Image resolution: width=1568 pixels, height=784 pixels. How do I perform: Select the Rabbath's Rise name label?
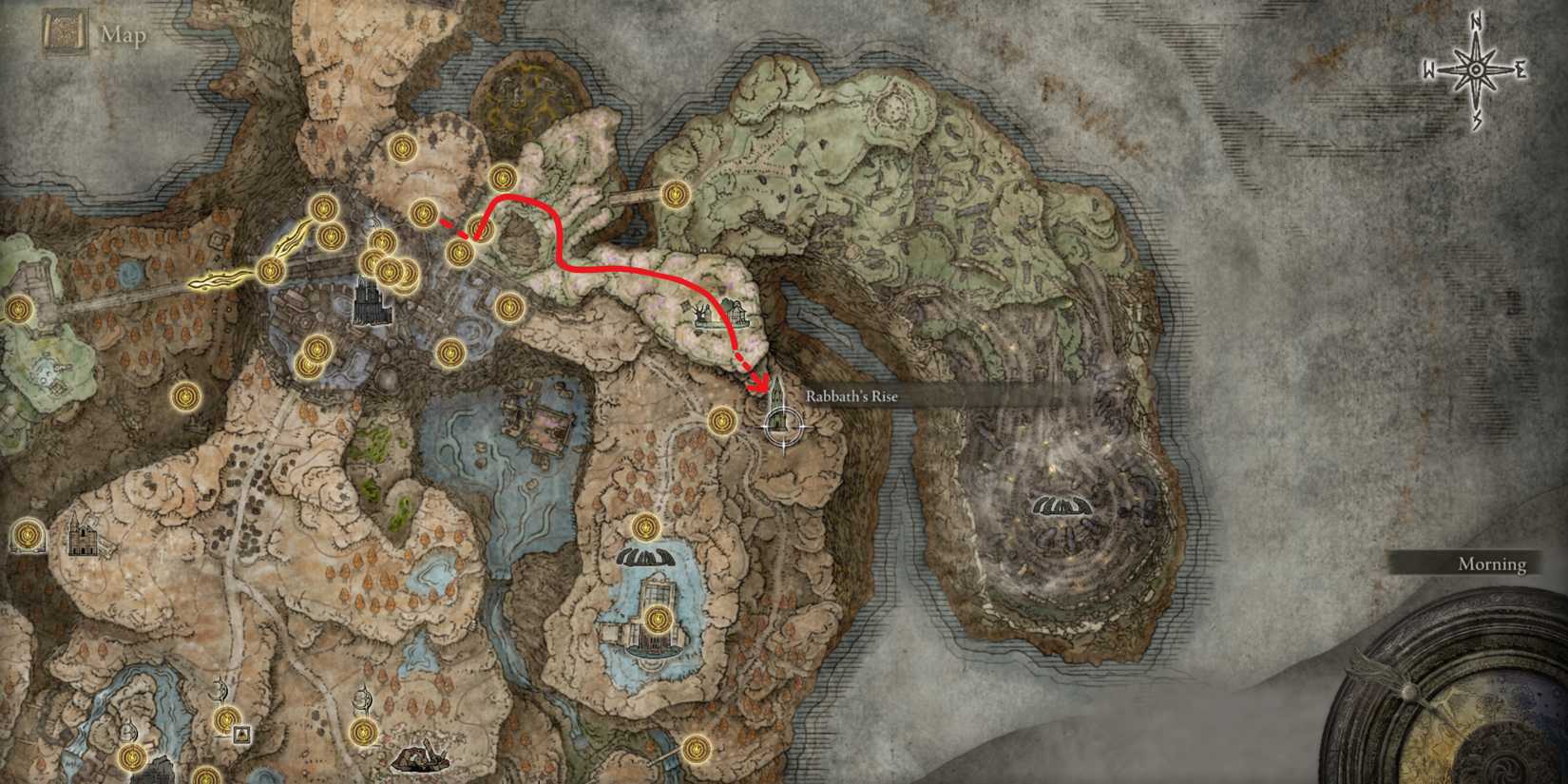[x=851, y=396]
